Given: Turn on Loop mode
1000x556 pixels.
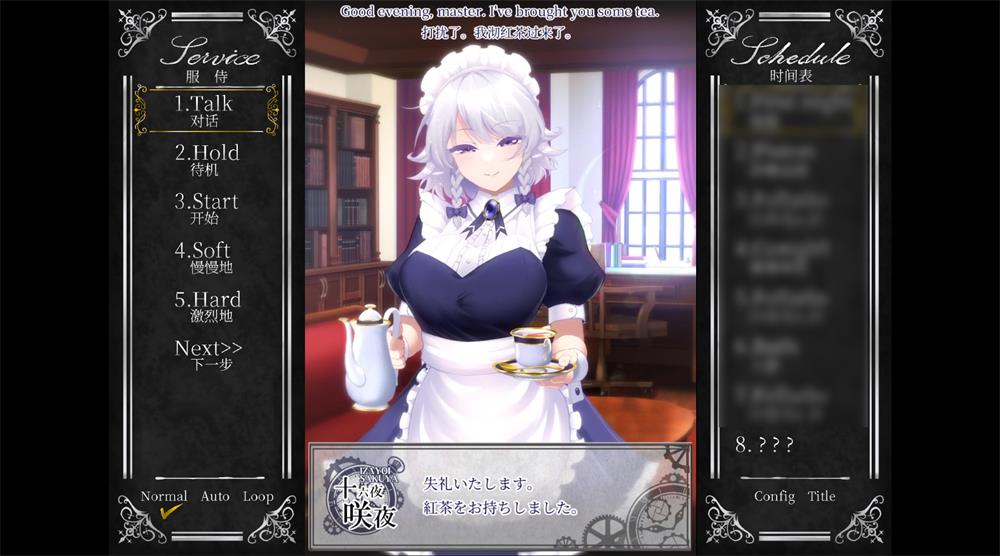Looking at the screenshot, I should click(x=258, y=497).
